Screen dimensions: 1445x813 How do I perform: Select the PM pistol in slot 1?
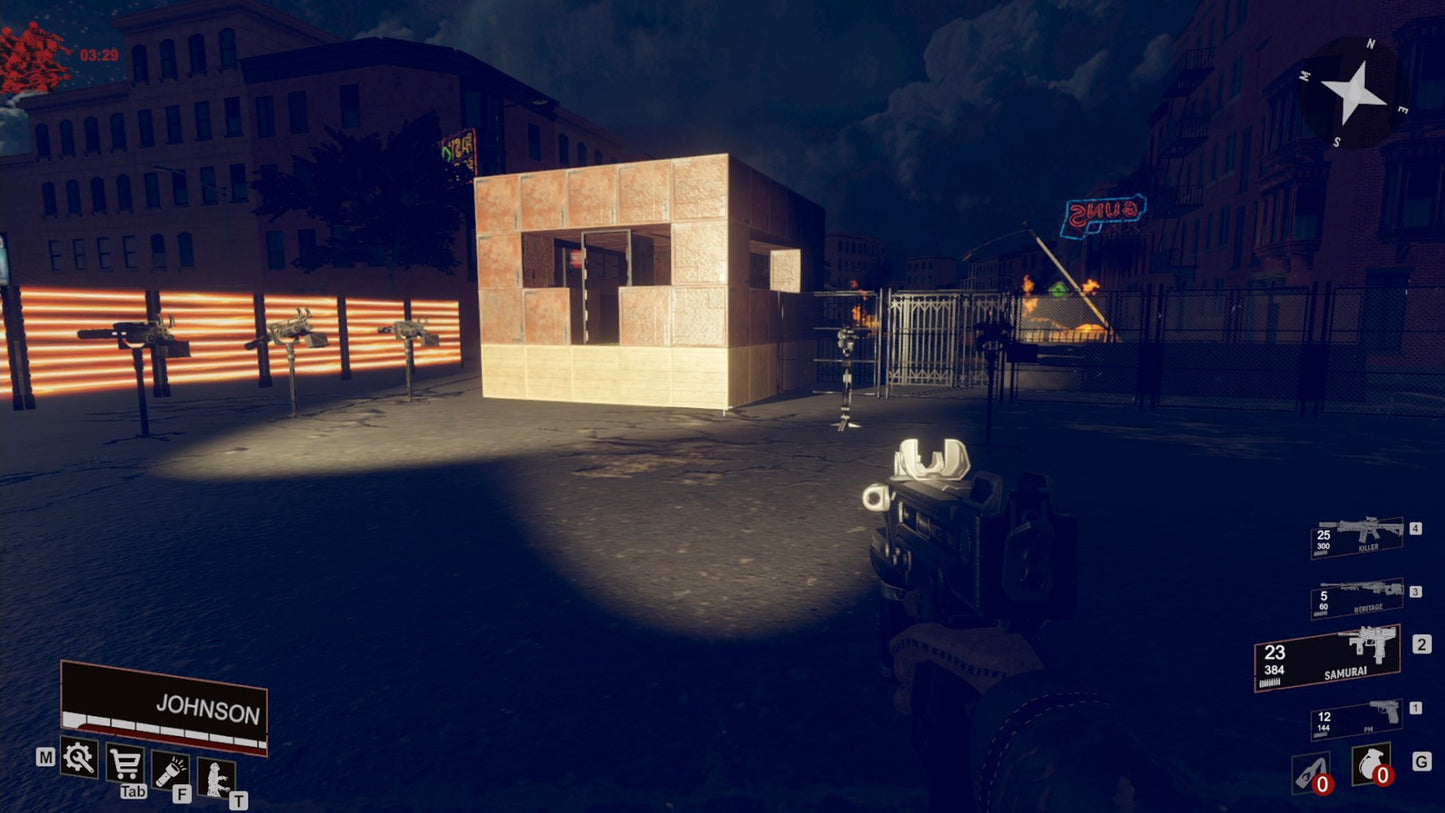click(x=1355, y=718)
